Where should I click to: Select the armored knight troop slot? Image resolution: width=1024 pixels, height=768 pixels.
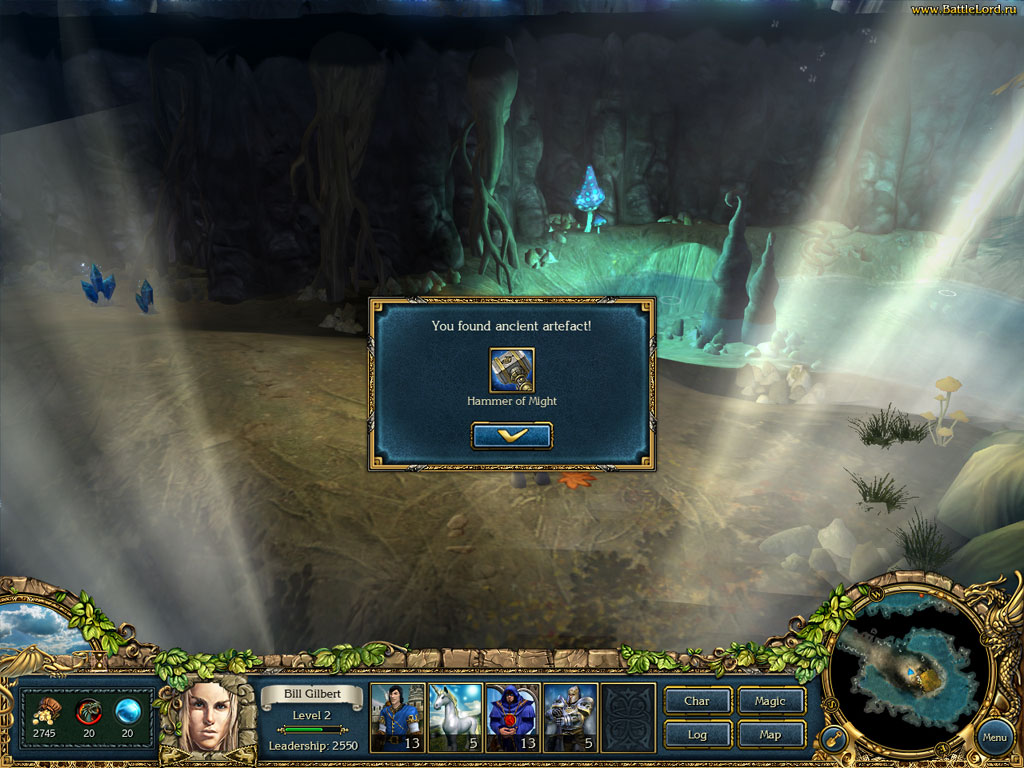point(570,717)
